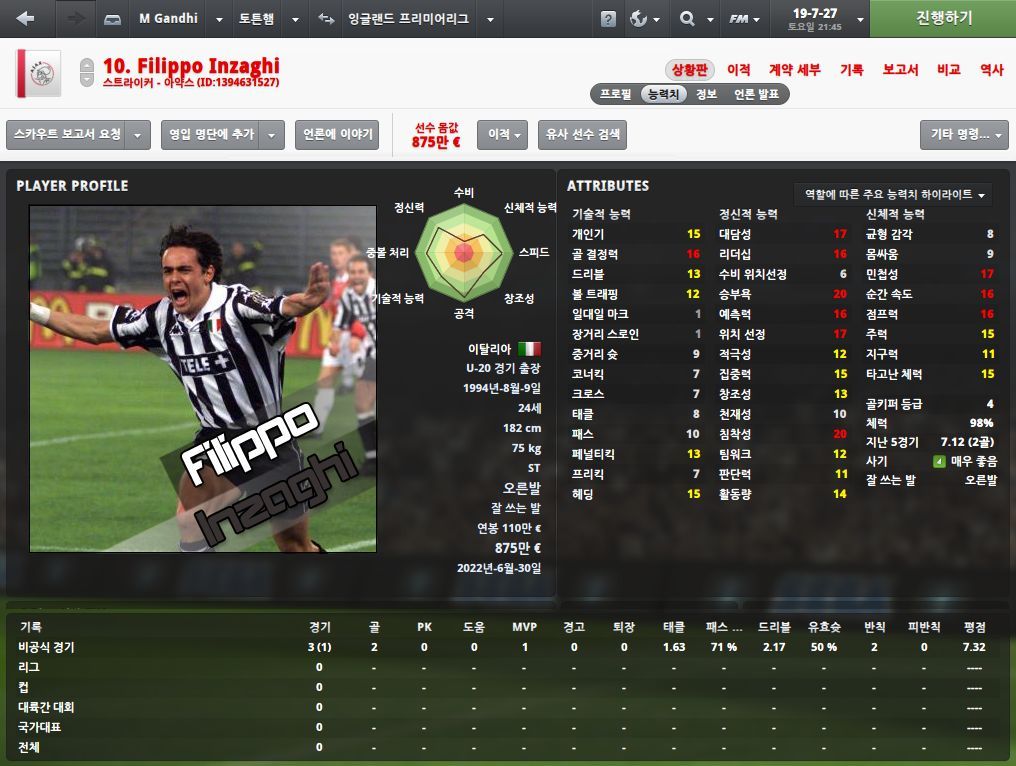Select the 프로필 profile sub-tab
Image resolution: width=1016 pixels, height=766 pixels.
click(615, 94)
